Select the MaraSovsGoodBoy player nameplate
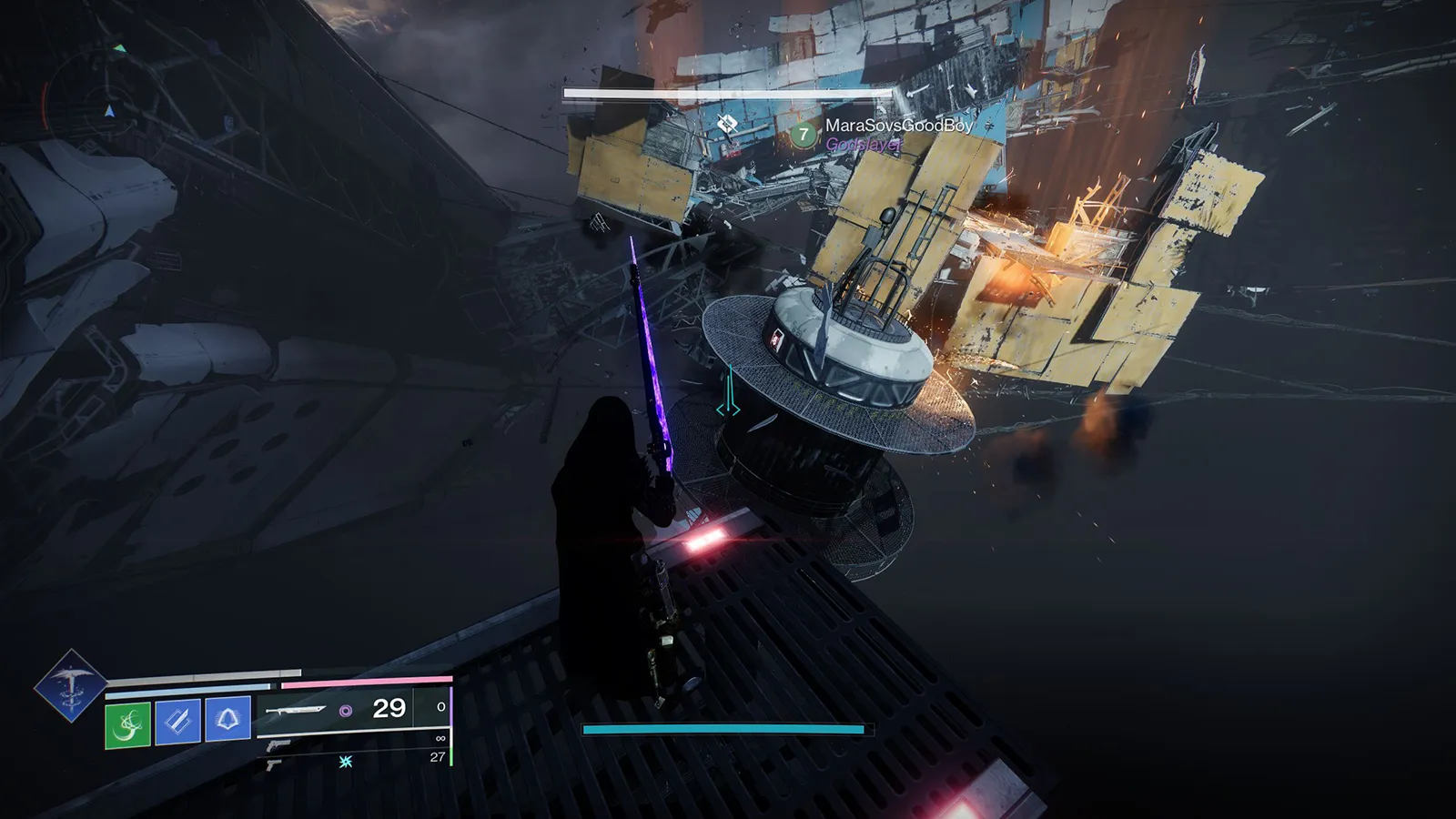This screenshot has height=819, width=1456. click(x=898, y=126)
